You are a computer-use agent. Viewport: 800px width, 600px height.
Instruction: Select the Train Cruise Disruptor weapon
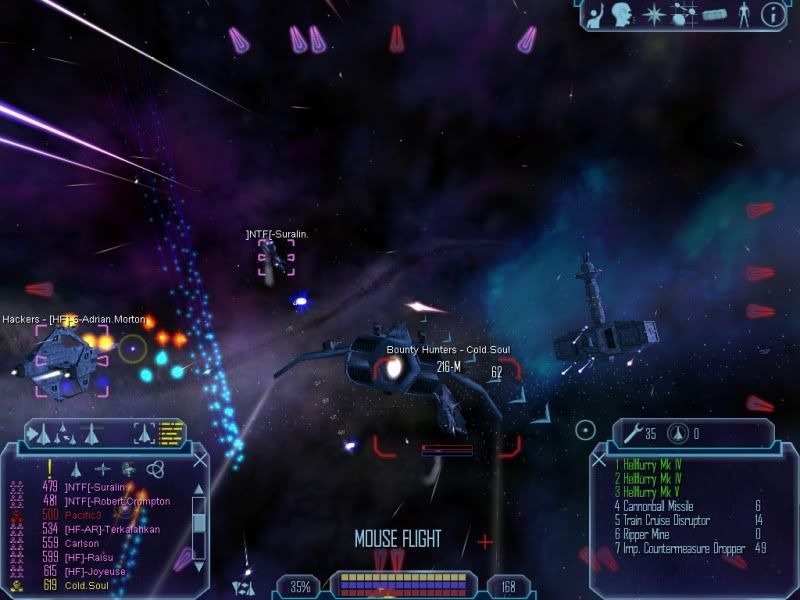click(x=666, y=520)
